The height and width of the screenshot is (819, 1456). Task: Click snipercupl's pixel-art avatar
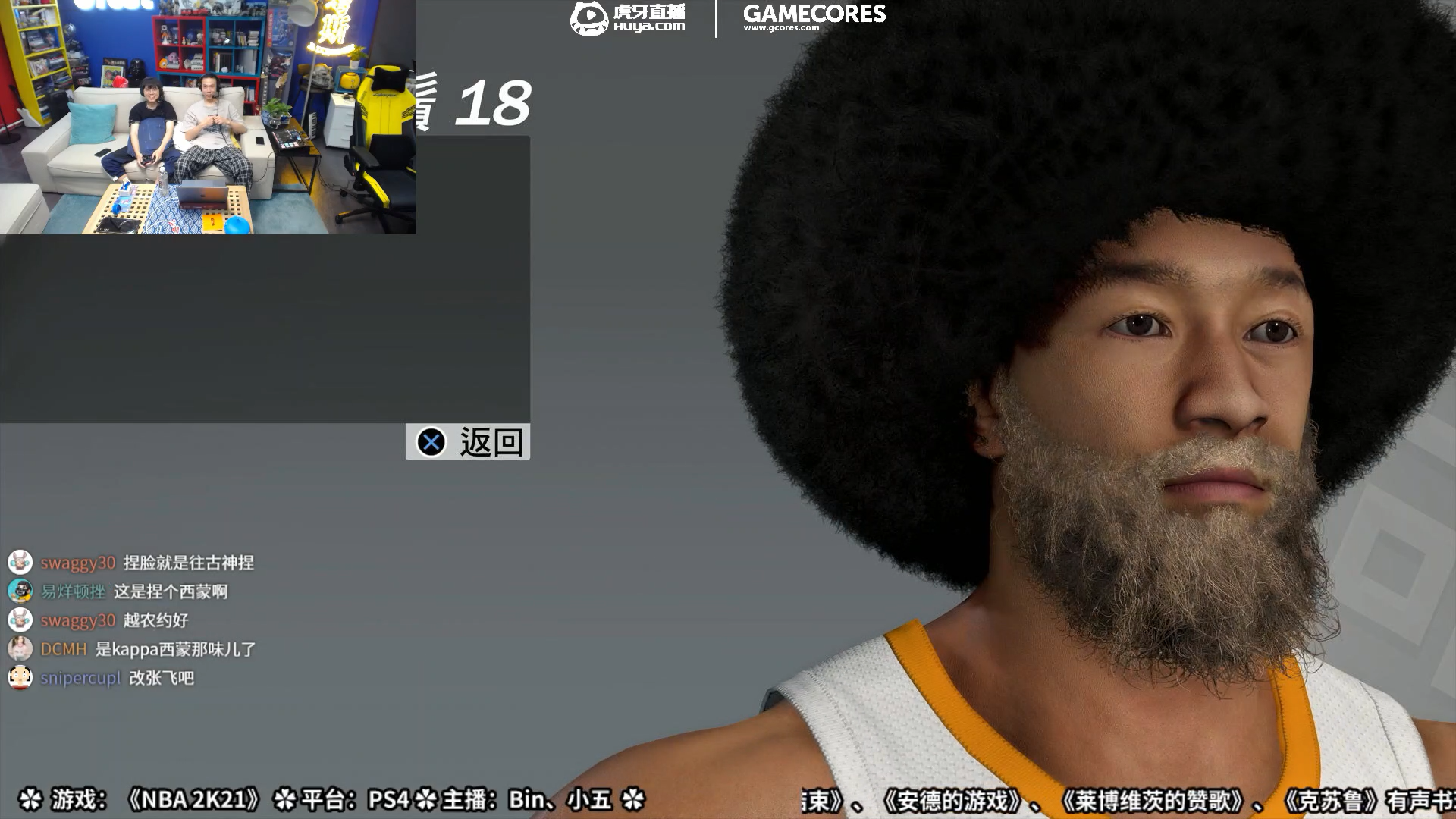(x=21, y=679)
